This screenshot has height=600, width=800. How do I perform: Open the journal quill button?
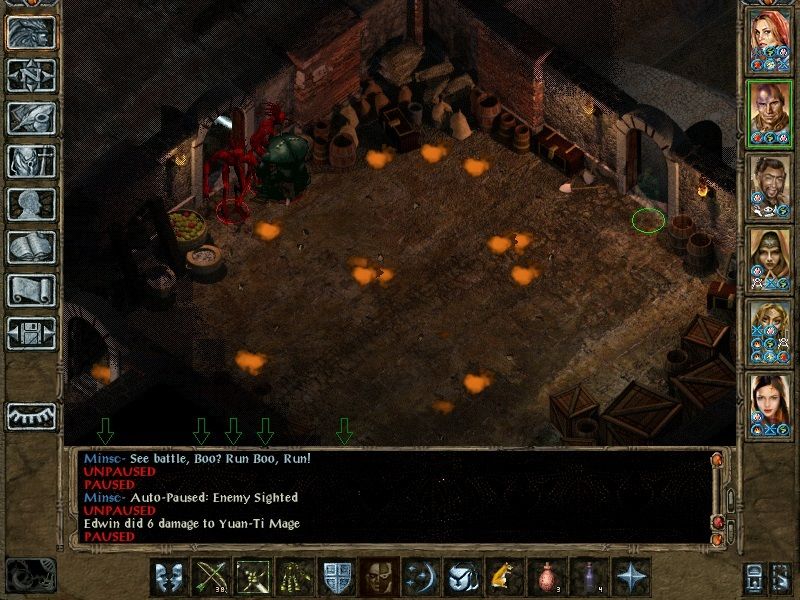tap(31, 118)
